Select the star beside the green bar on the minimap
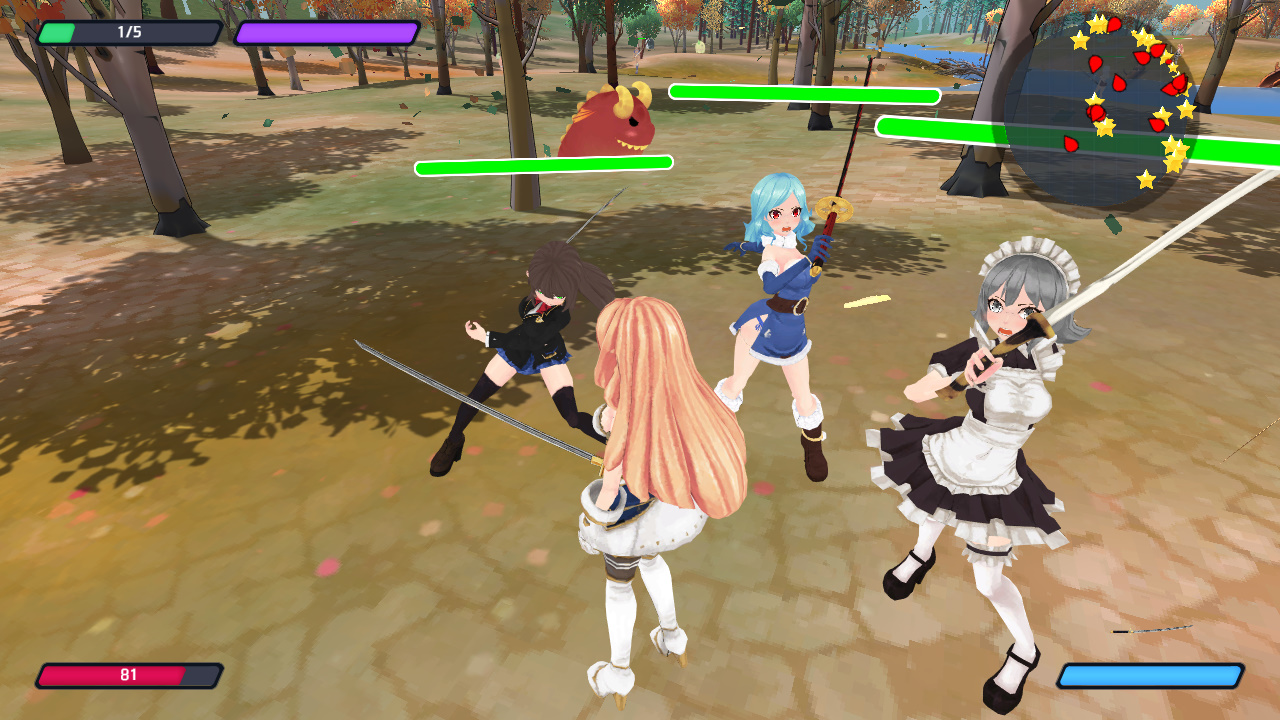 pyautogui.click(x=1172, y=146)
